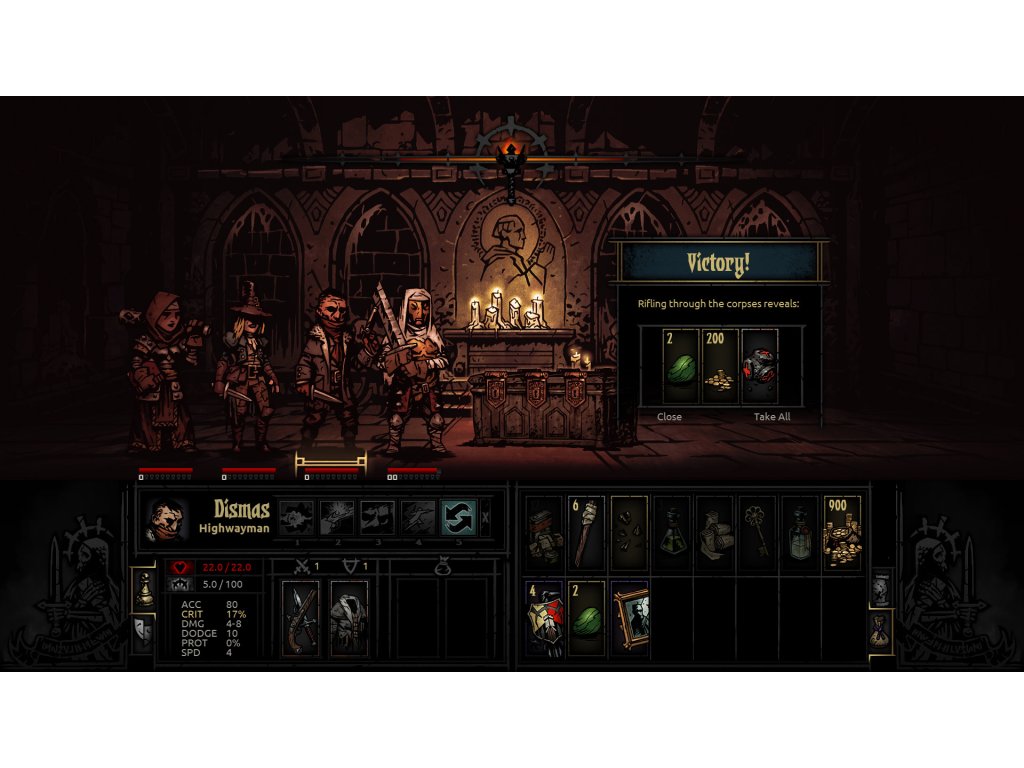Select the Highwayman coat armor slot
The width and height of the screenshot is (1024, 768).
pos(348,617)
